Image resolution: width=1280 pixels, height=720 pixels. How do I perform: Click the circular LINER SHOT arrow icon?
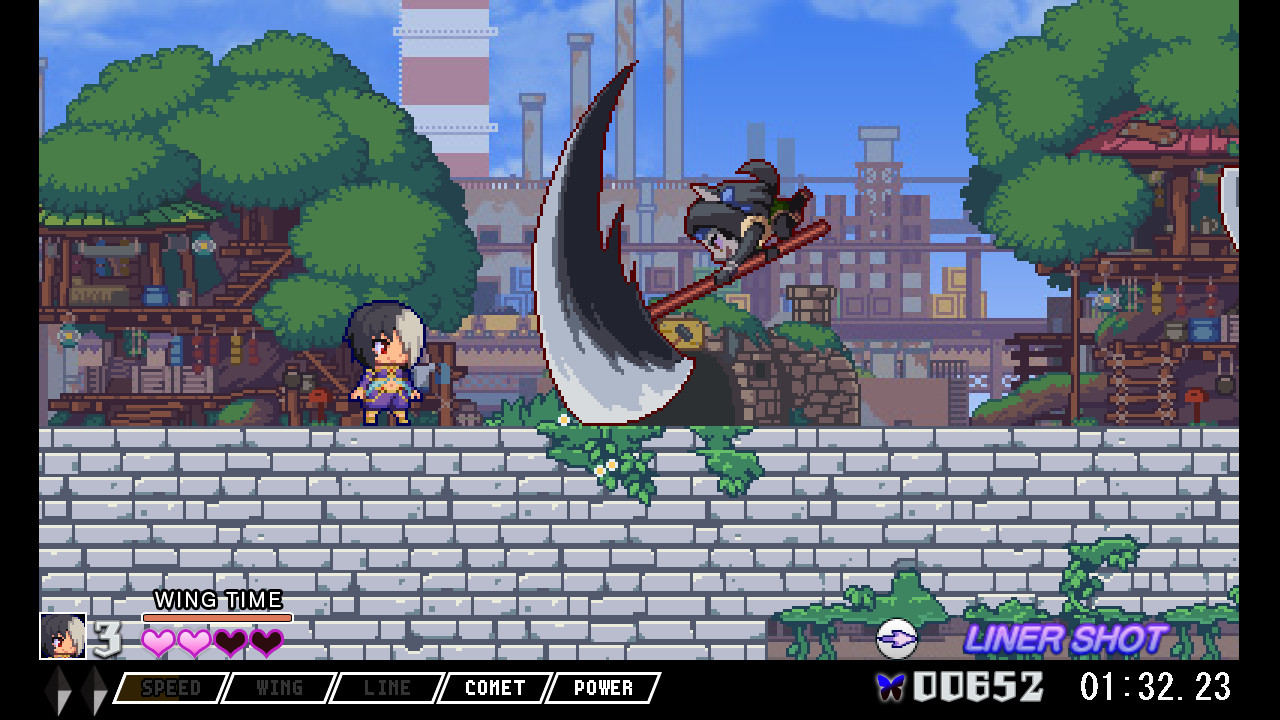(x=897, y=637)
